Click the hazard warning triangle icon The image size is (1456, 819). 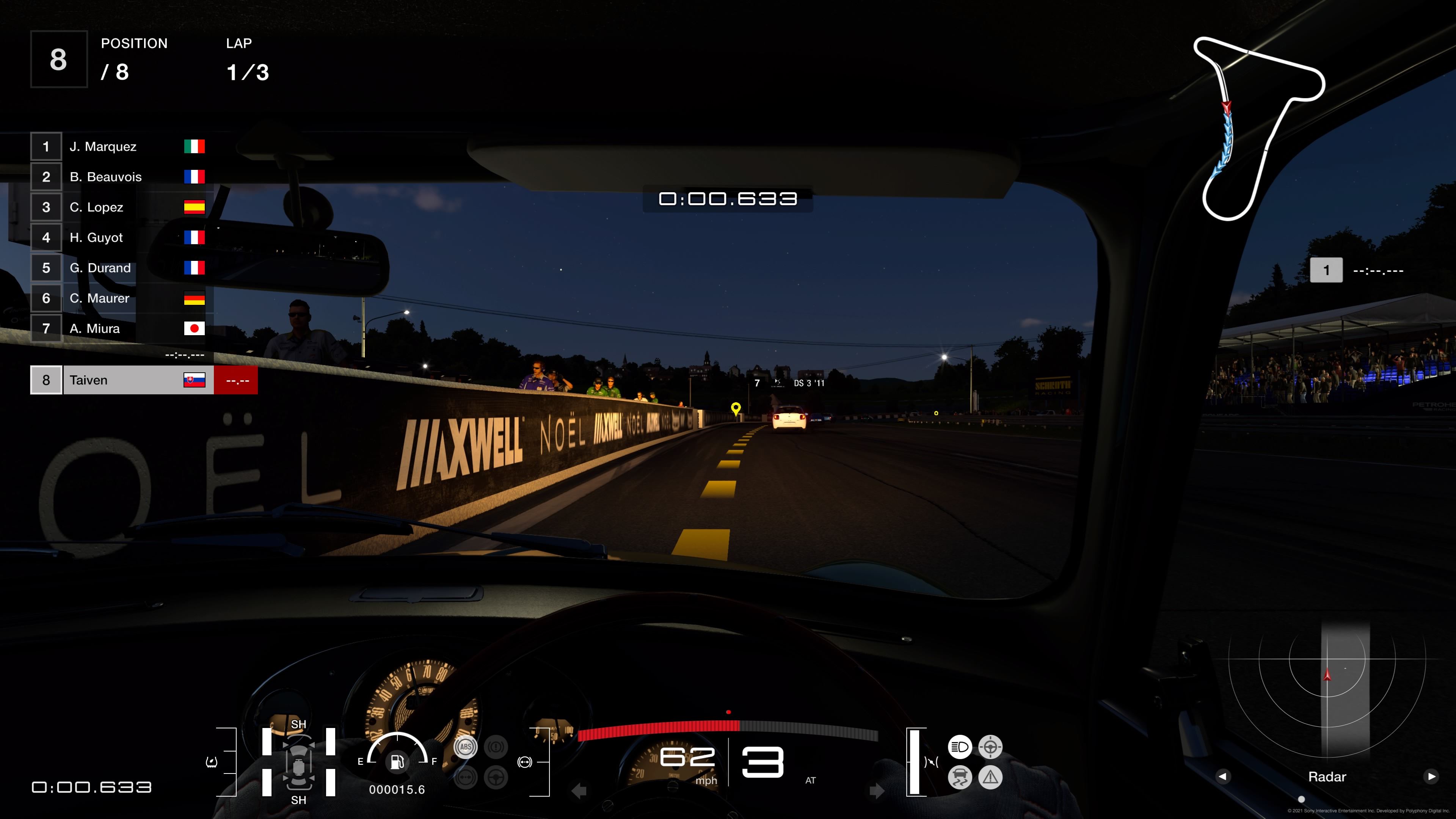click(x=990, y=777)
